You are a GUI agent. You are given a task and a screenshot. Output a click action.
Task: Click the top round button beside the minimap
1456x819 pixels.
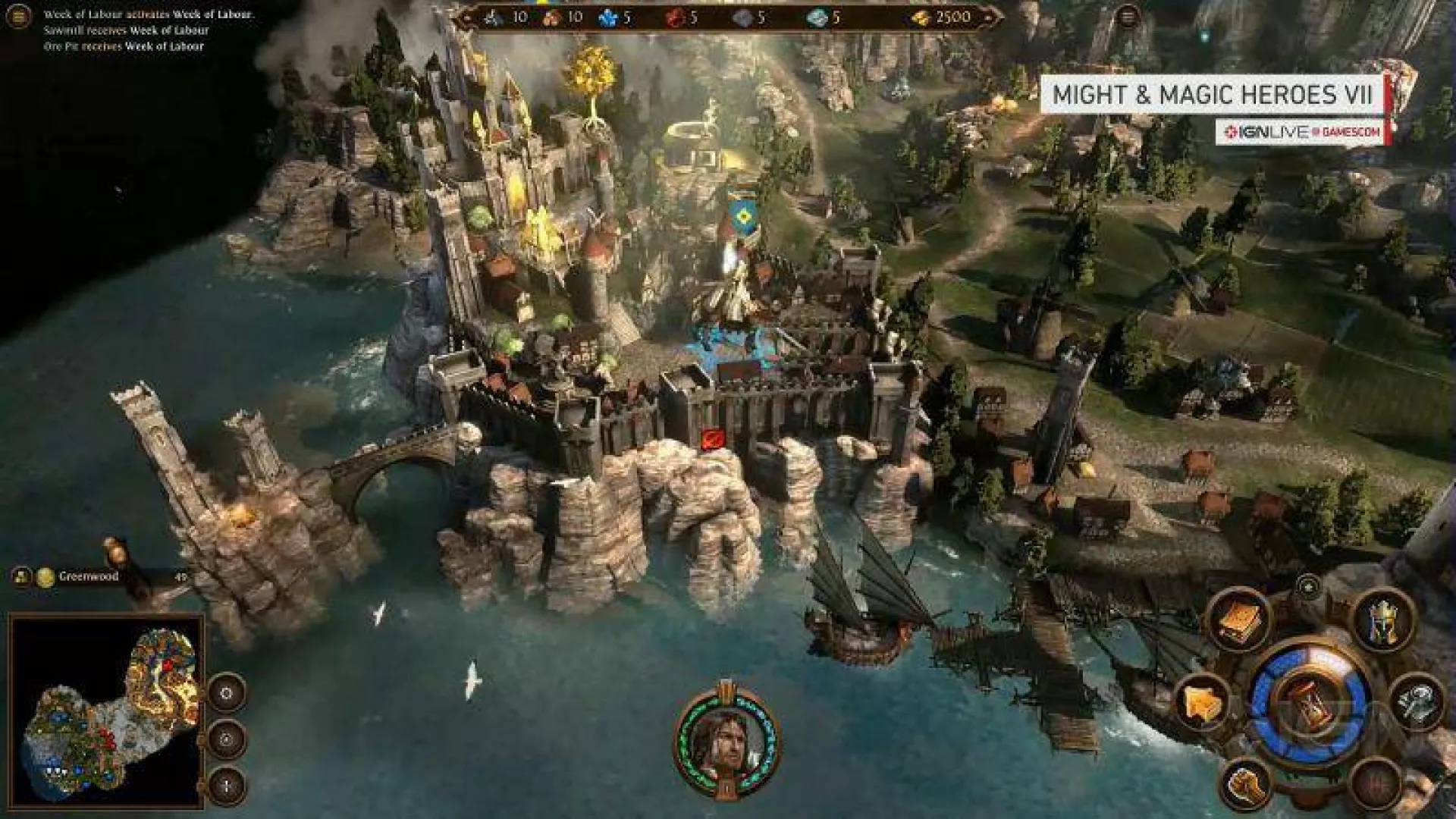(227, 692)
